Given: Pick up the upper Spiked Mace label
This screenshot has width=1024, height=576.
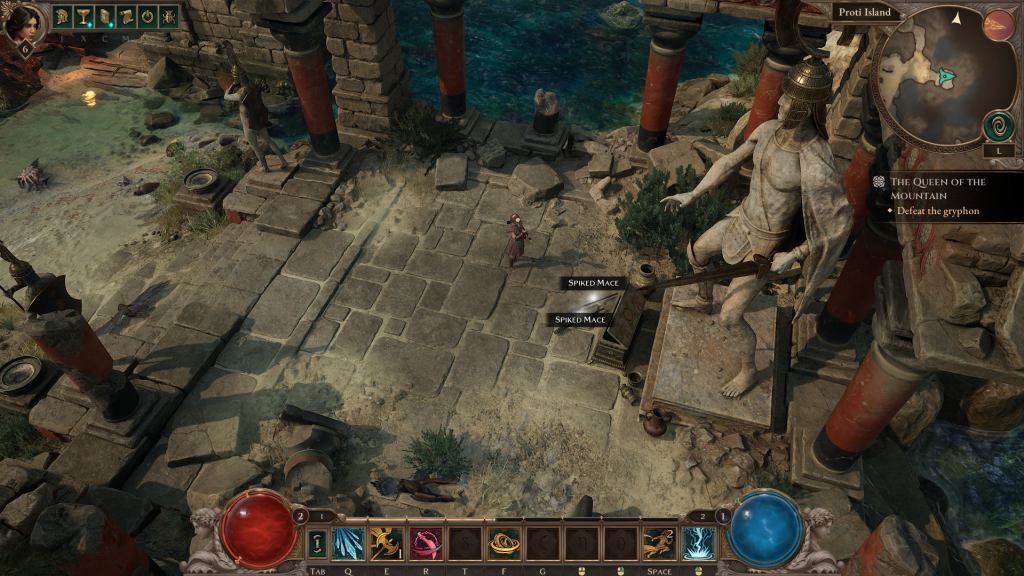Looking at the screenshot, I should (594, 283).
